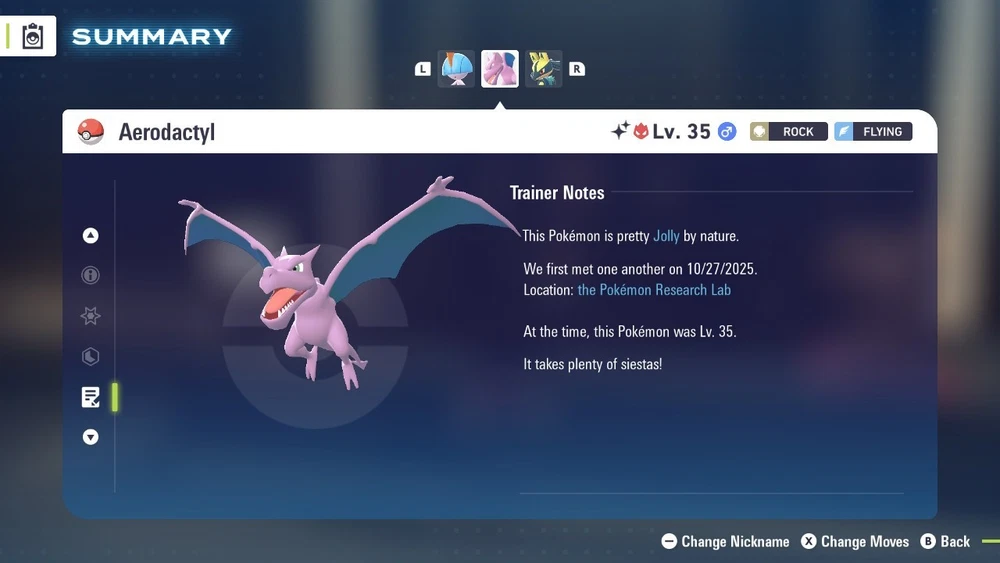Screen dimensions: 1000x563
Task: Select the shiny Ralts party thumbnail
Action: (x=457, y=69)
